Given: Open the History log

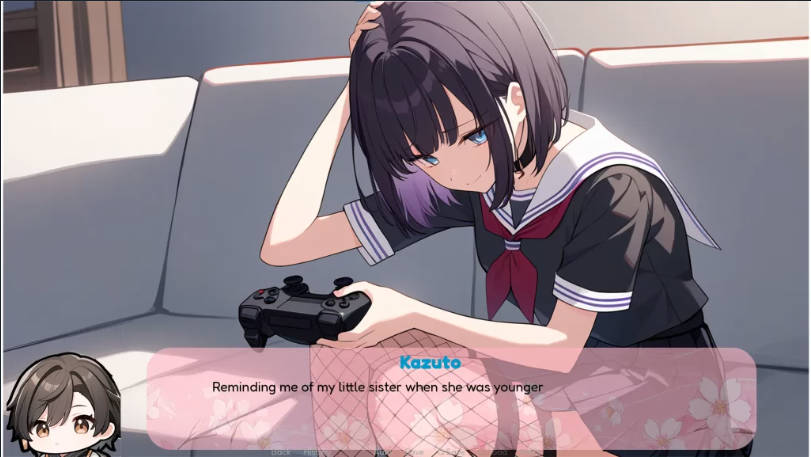Looking at the screenshot, I should 314,452.
